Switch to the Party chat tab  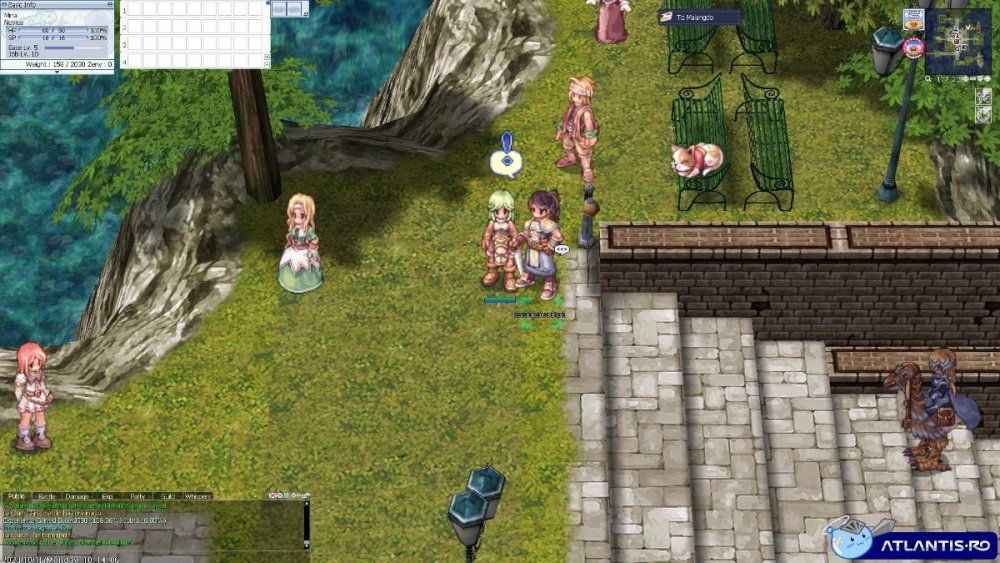coord(137,496)
